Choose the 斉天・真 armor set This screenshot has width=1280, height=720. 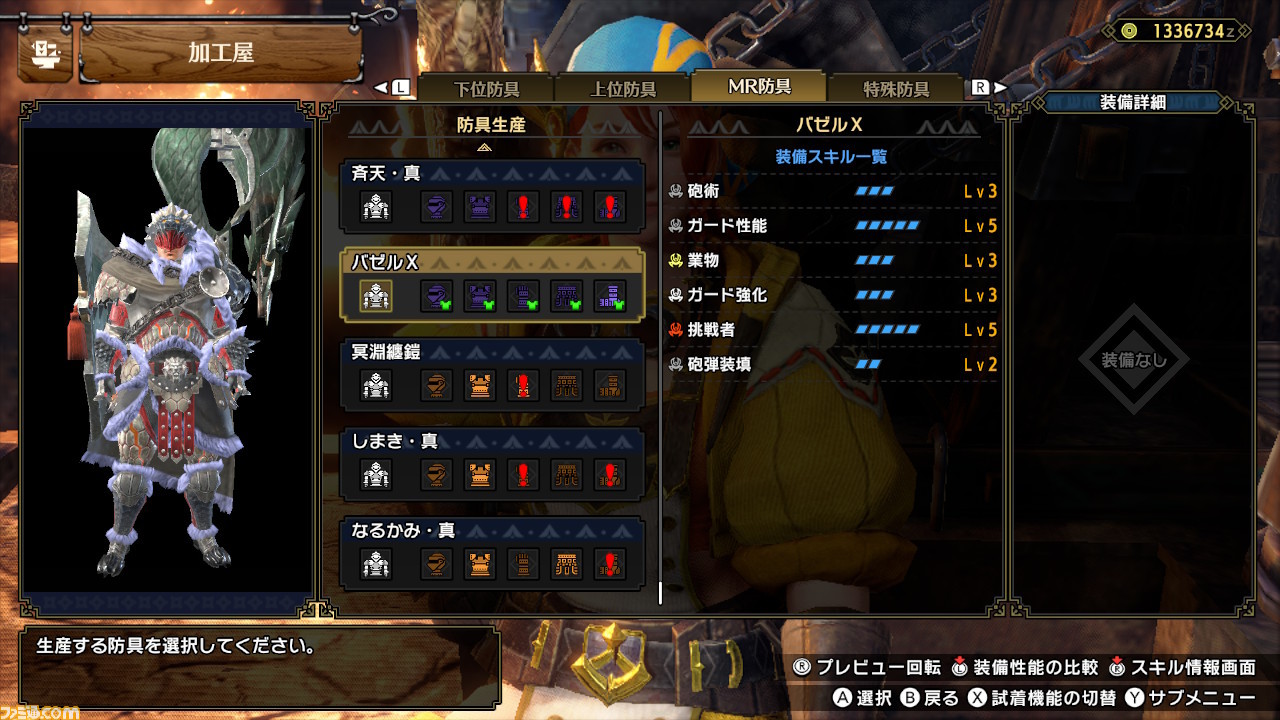(x=492, y=174)
